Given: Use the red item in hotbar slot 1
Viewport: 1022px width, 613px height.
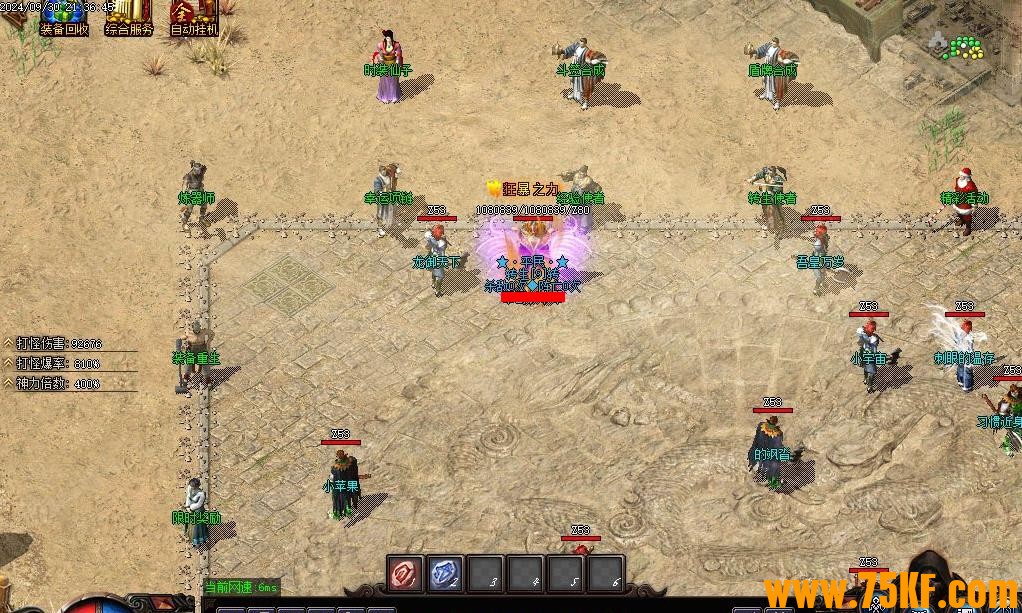Looking at the screenshot, I should pyautogui.click(x=405, y=573).
